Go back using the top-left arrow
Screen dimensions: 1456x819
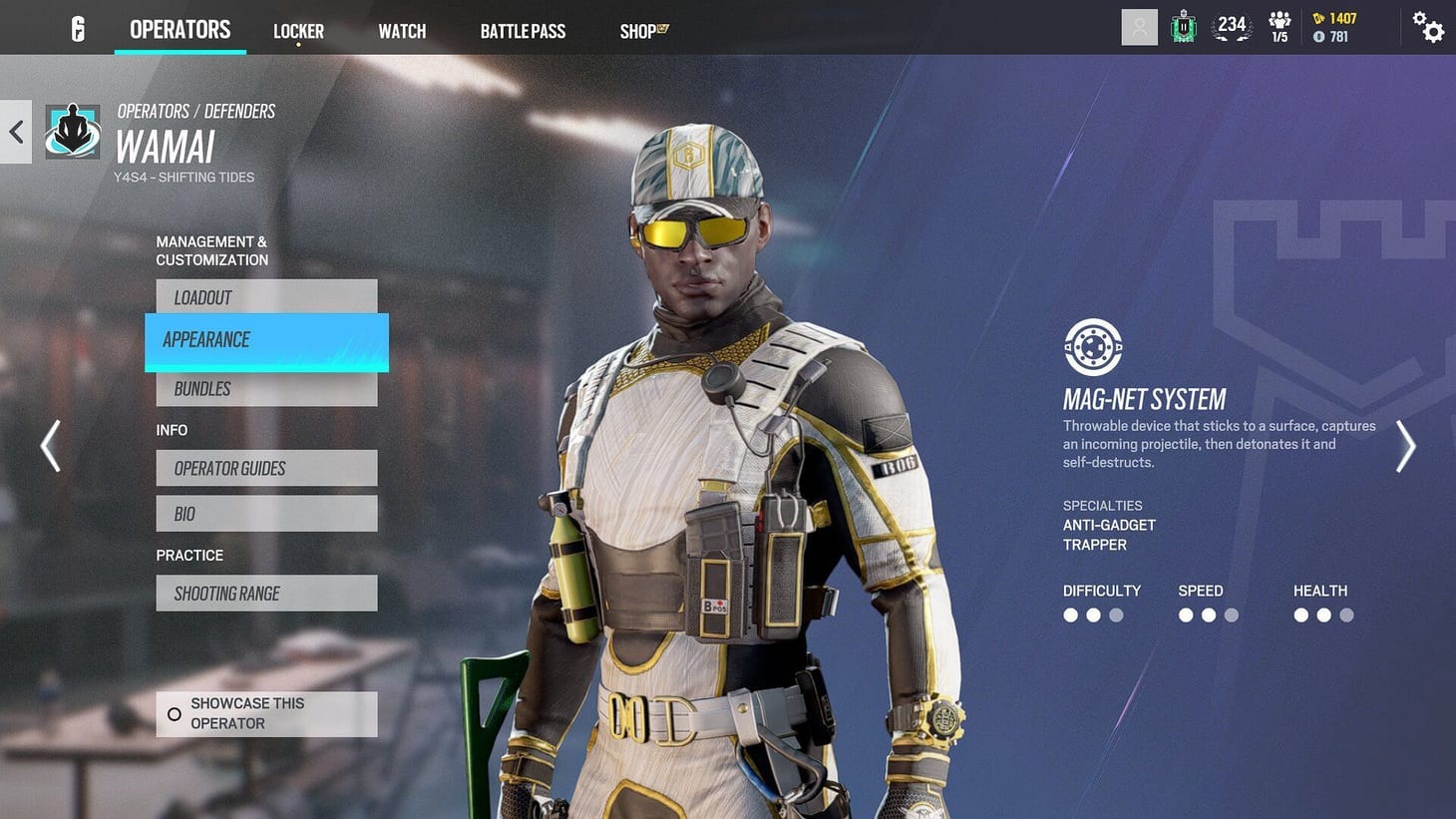coord(16,132)
